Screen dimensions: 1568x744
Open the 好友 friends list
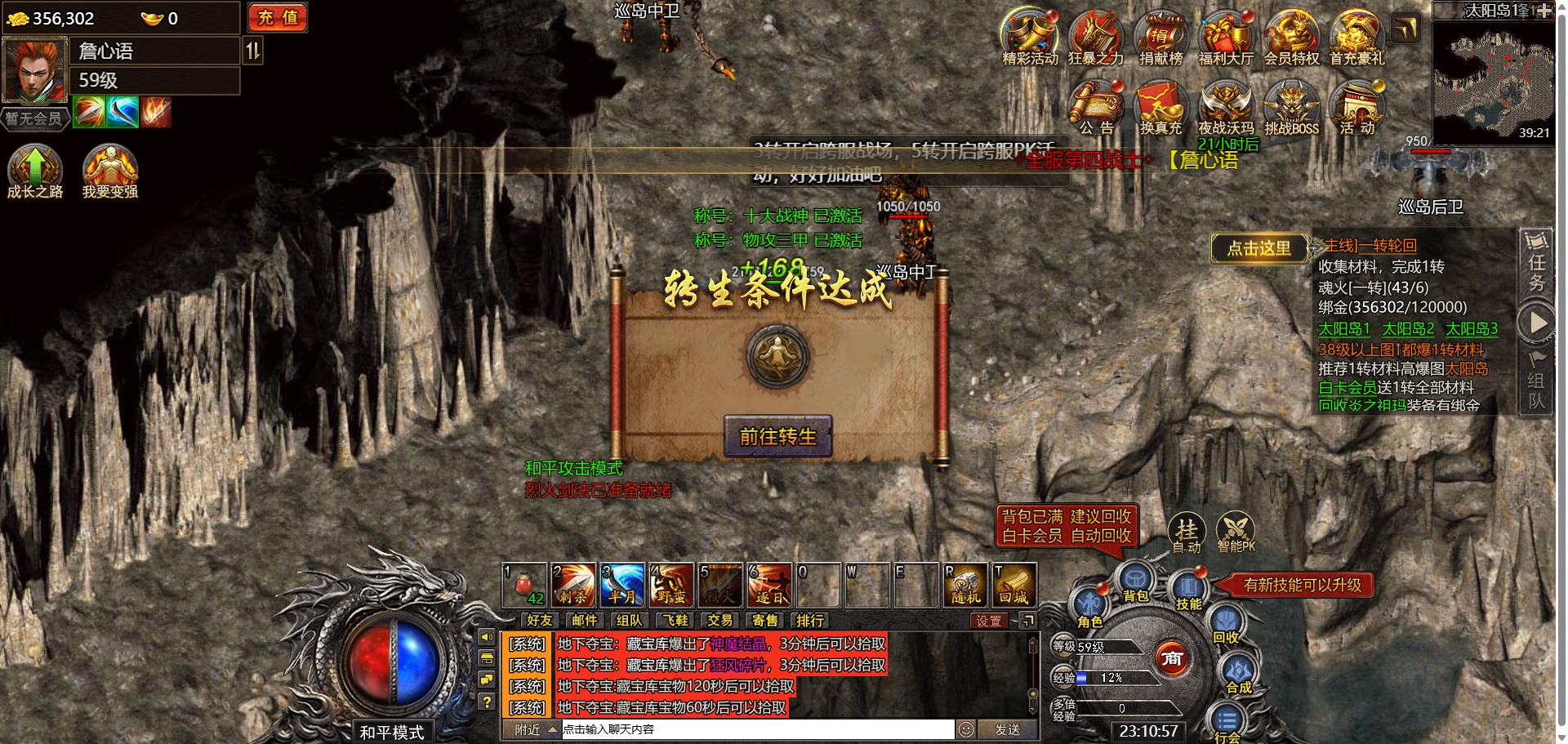point(539,621)
